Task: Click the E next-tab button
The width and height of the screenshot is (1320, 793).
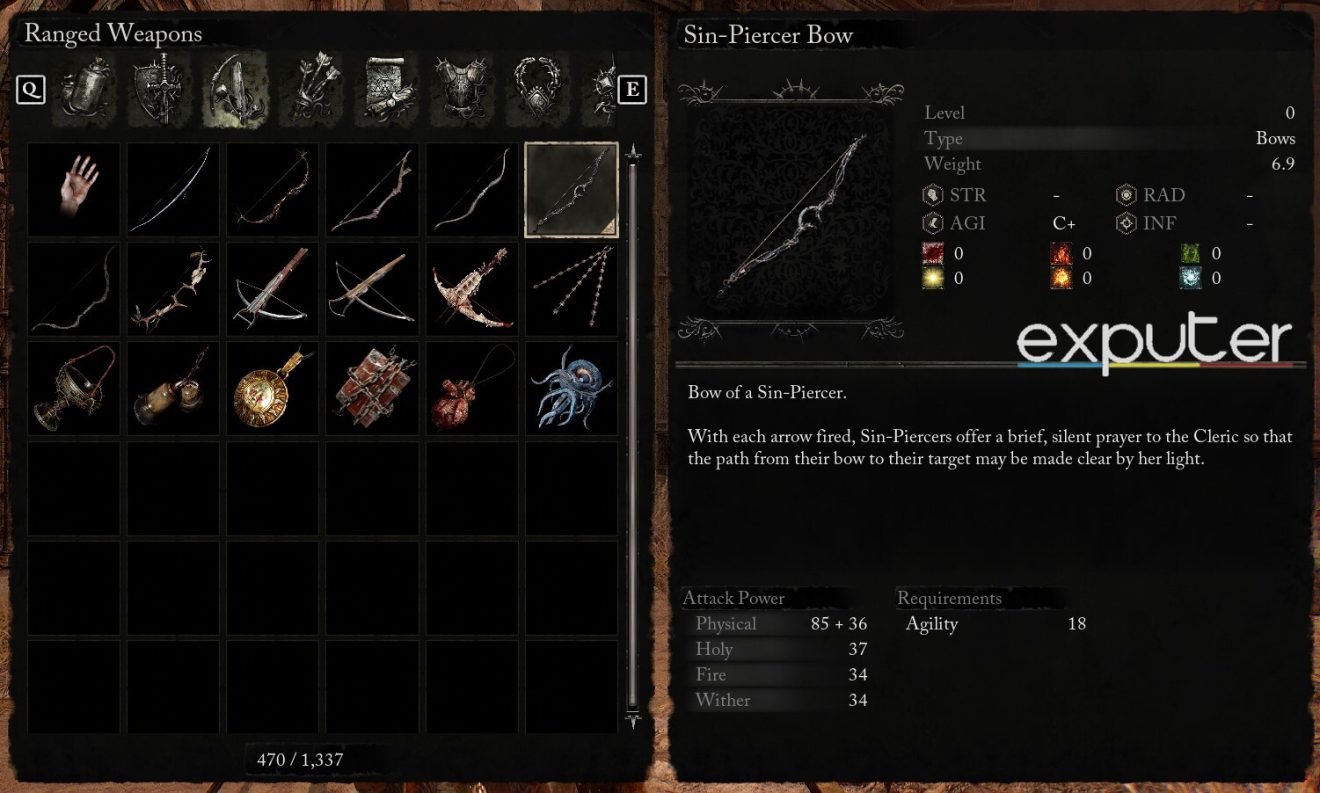Action: tap(631, 88)
